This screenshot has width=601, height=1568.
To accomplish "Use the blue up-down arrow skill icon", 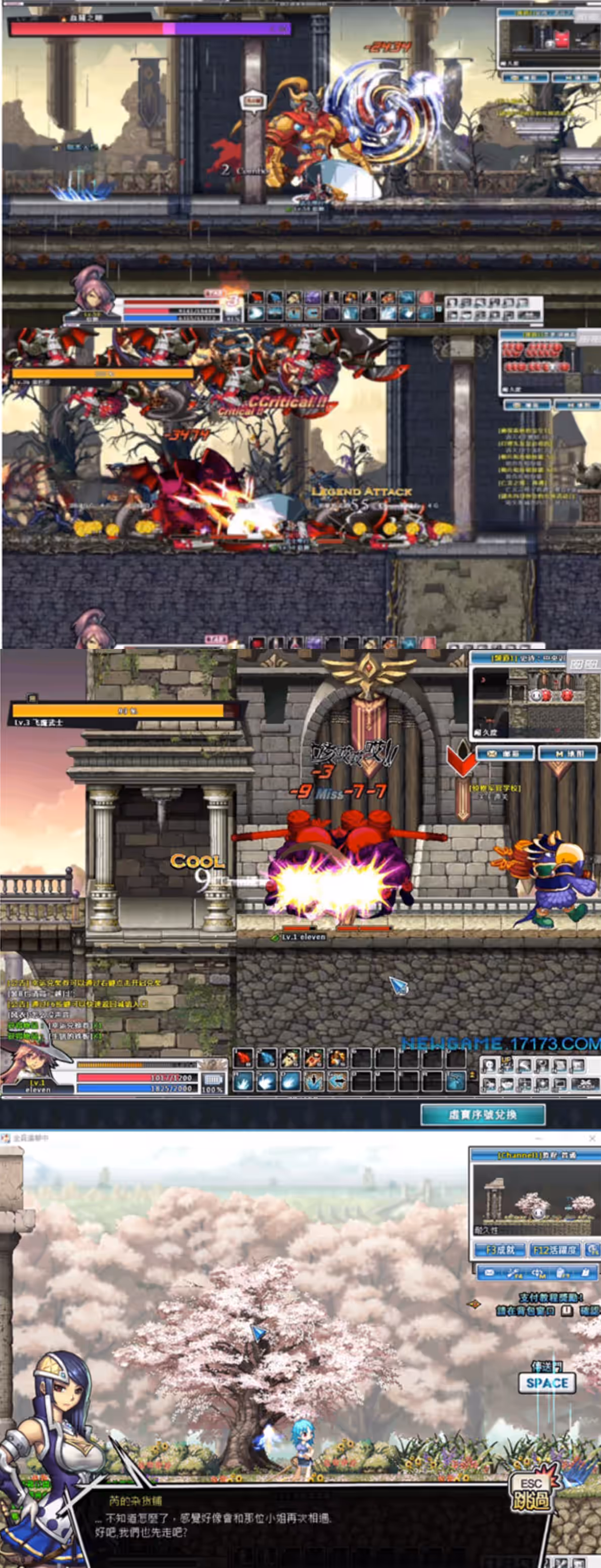I will pos(314,1081).
